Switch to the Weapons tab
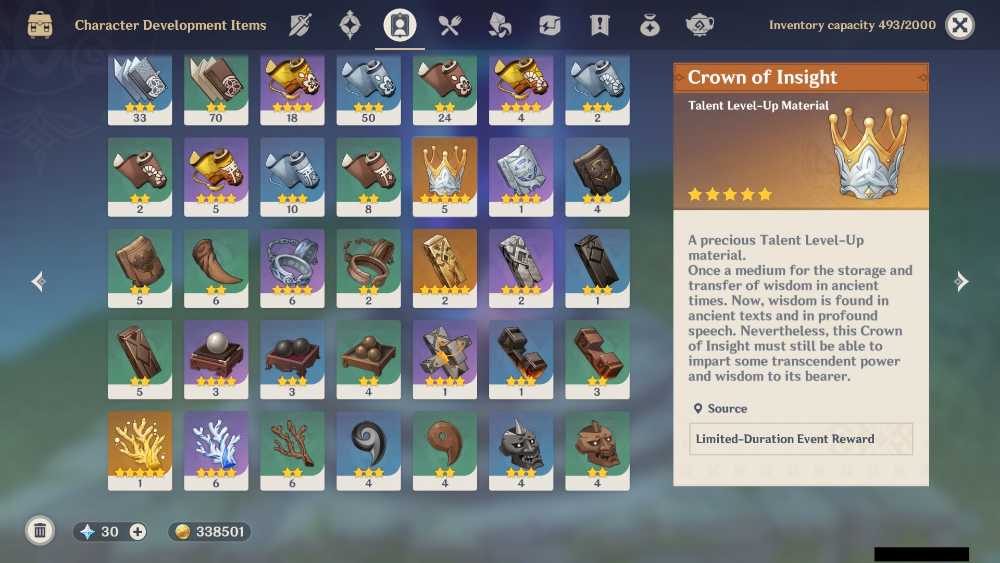The width and height of the screenshot is (1000, 563). (x=300, y=25)
